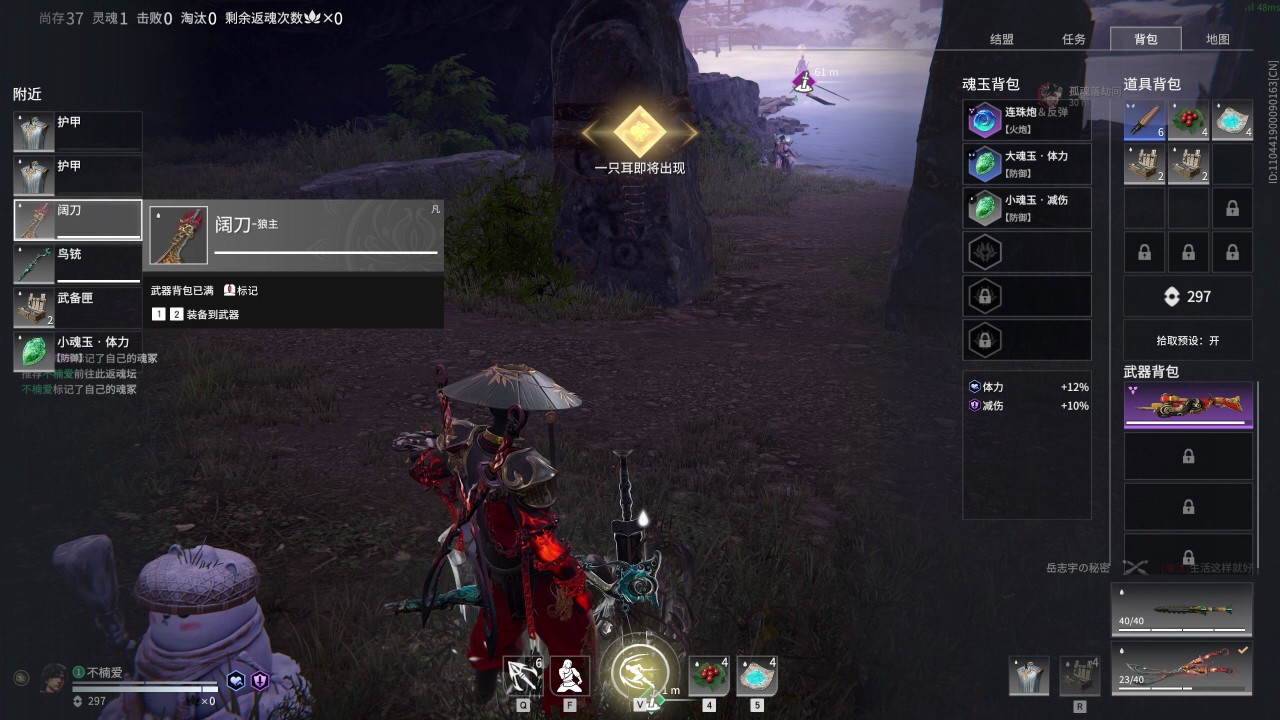The width and height of the screenshot is (1280, 720).
Task: Use the red berries hotbar item
Action: coord(709,676)
